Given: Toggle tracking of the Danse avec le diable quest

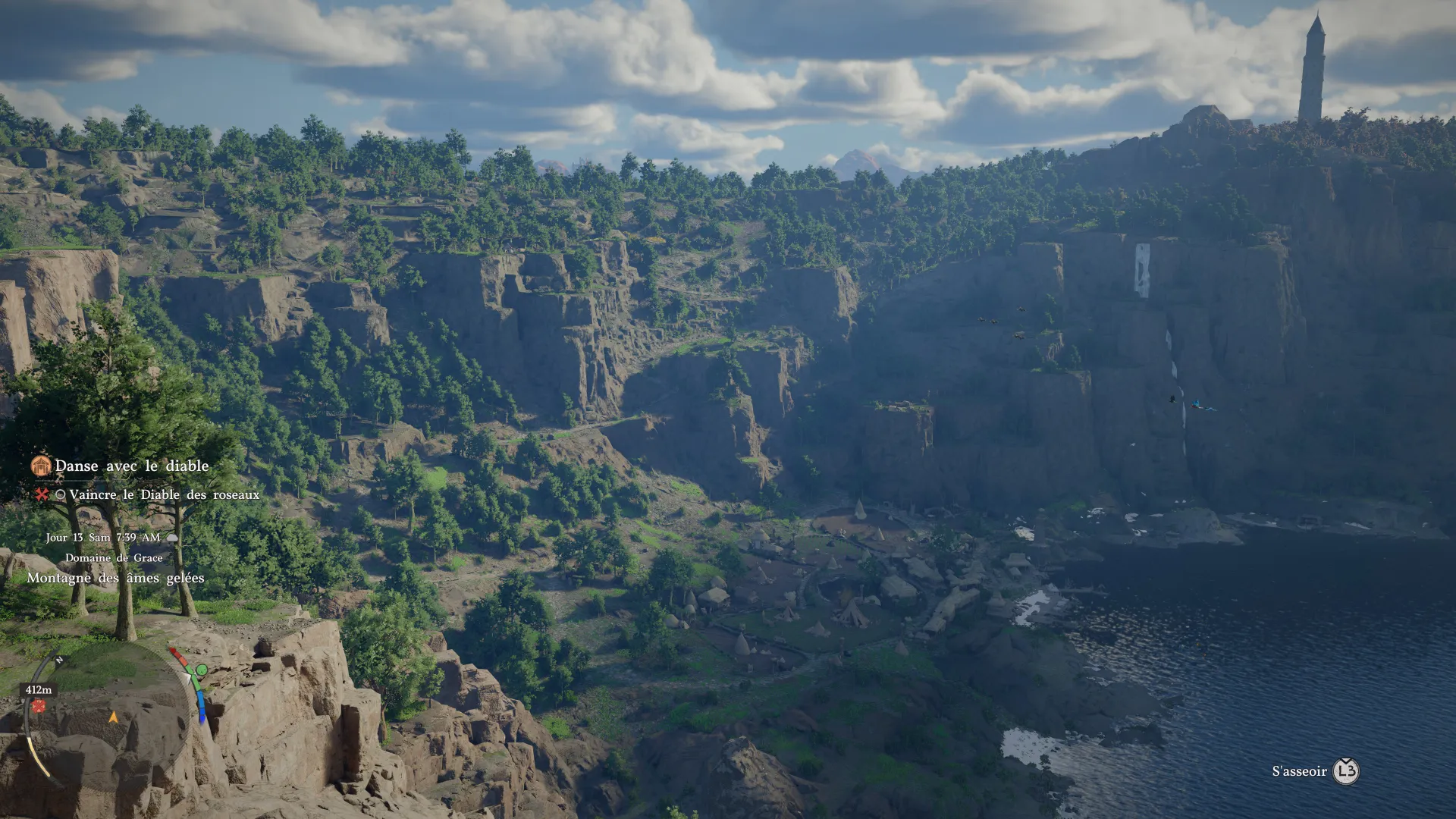Looking at the screenshot, I should 131,466.
